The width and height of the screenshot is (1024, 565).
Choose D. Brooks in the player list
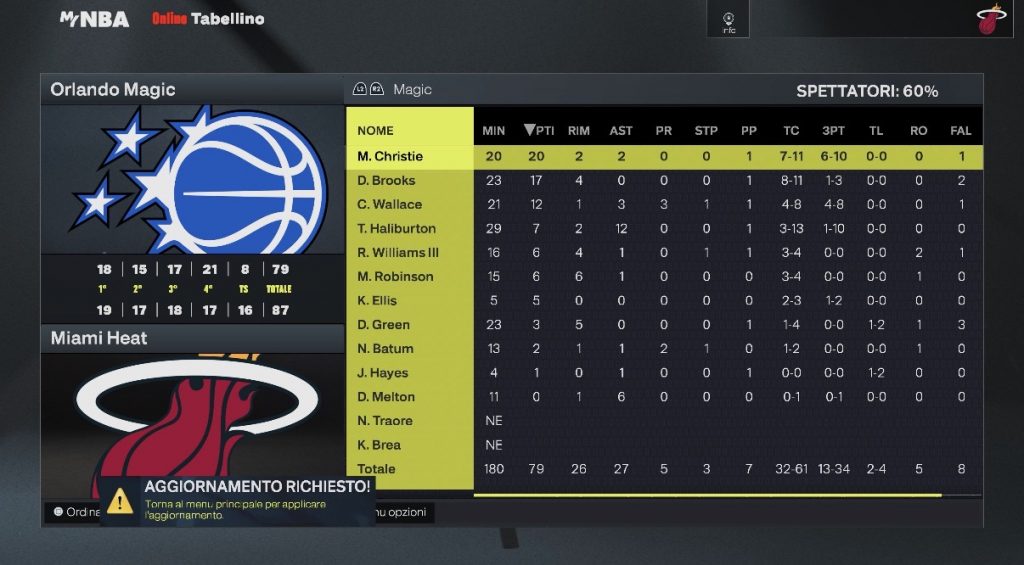tap(387, 181)
